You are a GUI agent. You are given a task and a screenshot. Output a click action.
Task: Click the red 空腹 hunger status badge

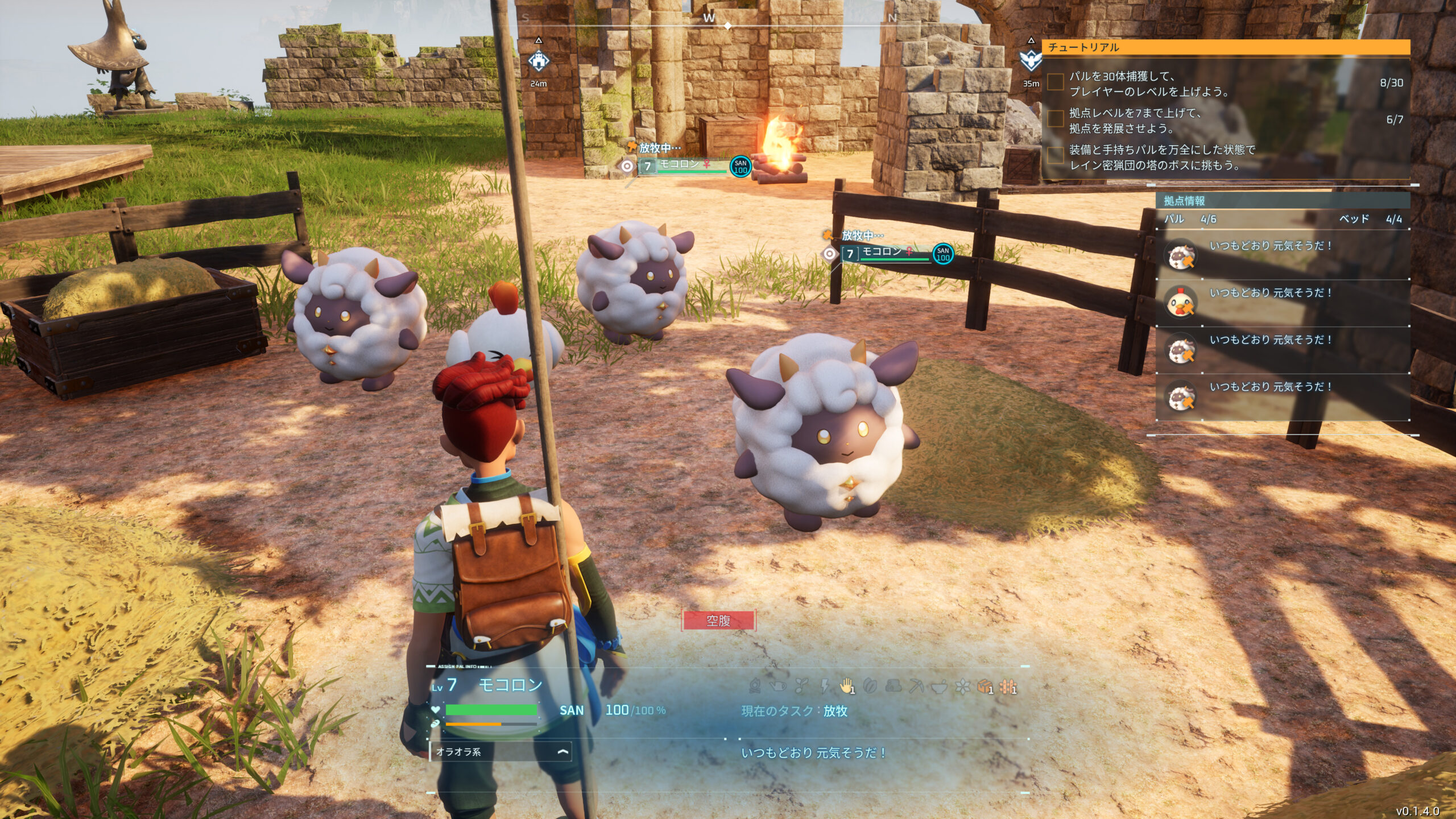718,621
